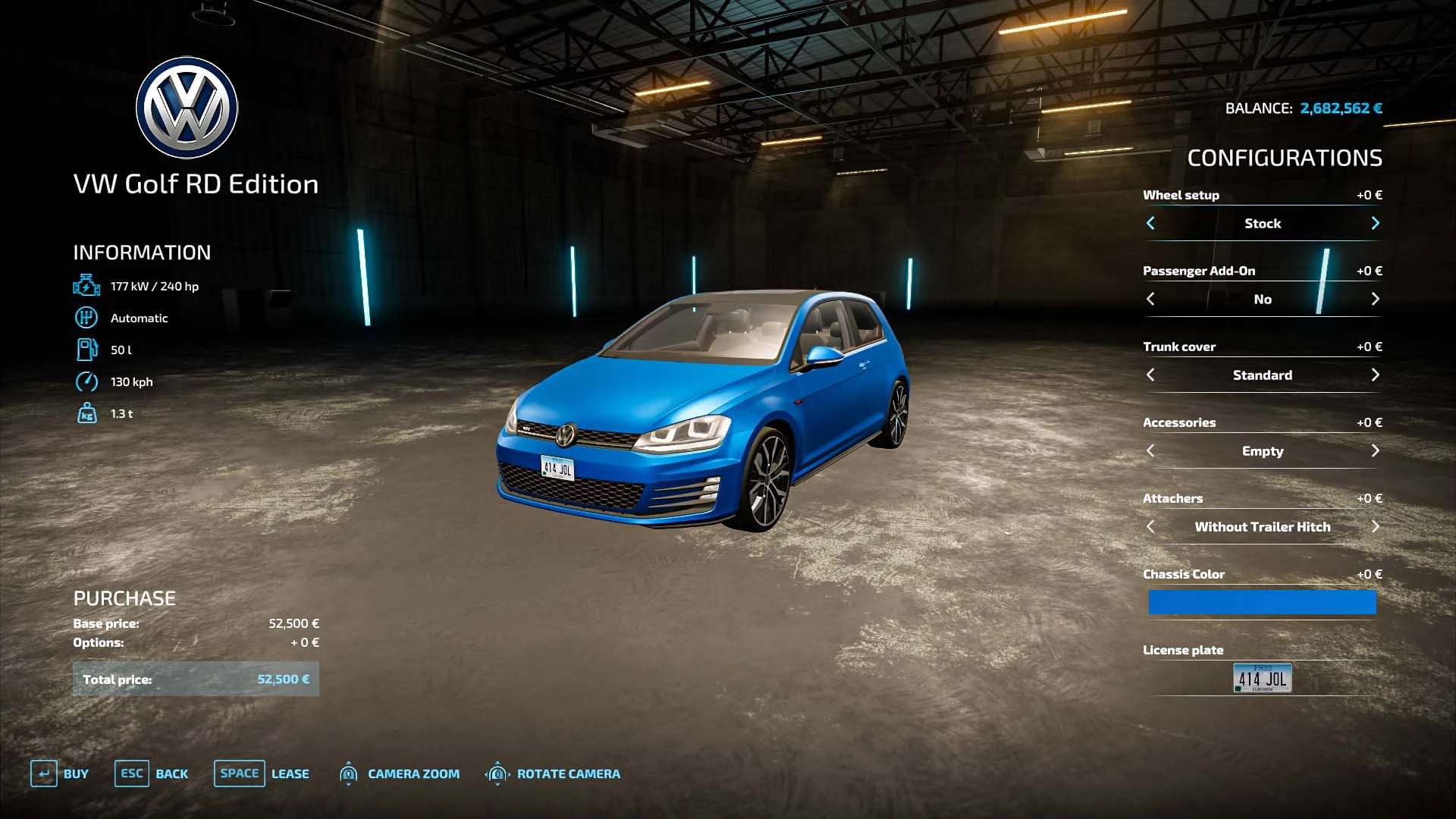
Task: Go to previous Passenger Add-On option
Action: click(x=1150, y=299)
